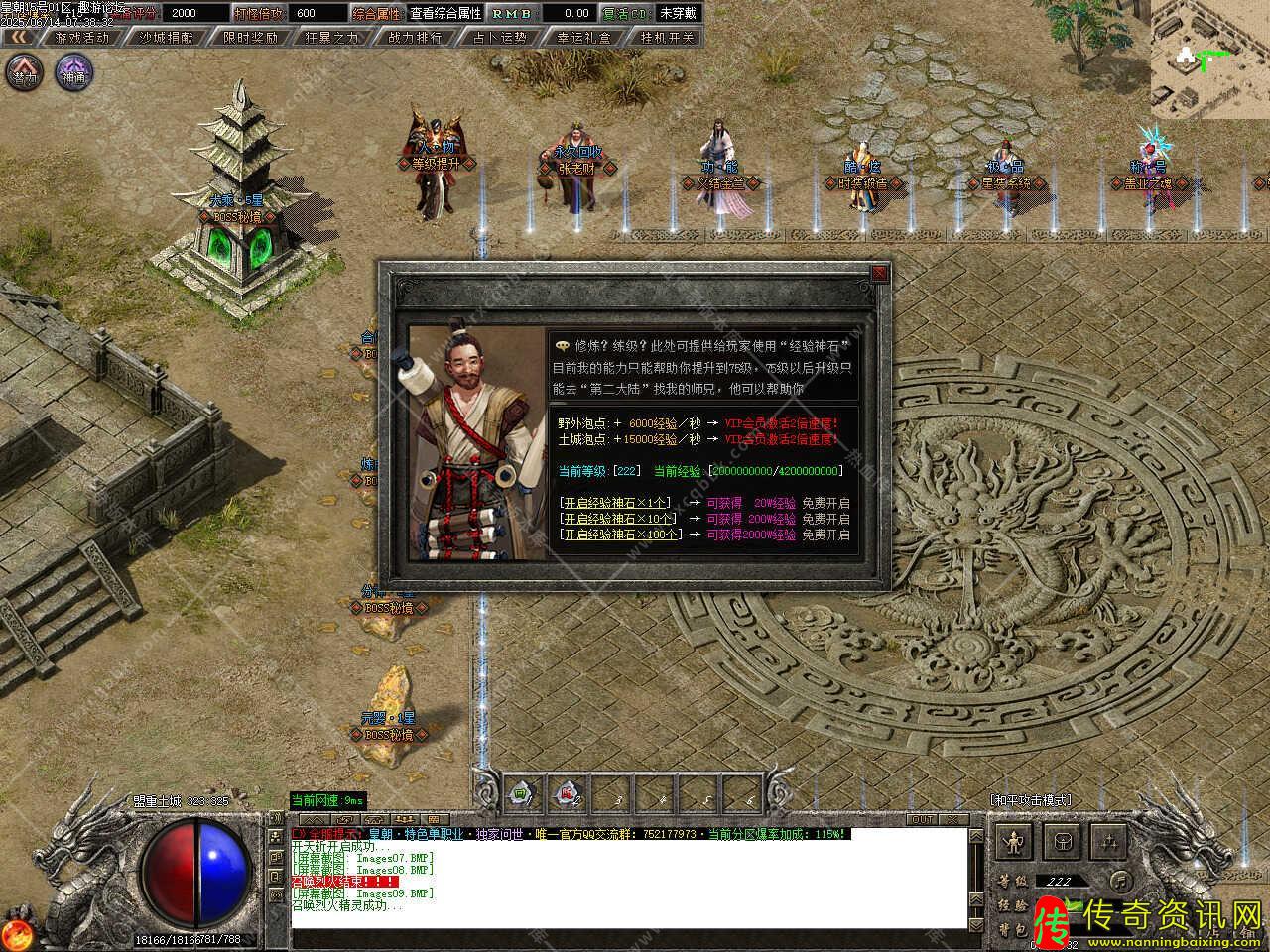
Task: Open the 幸运礼盒 gift box
Action: [583, 37]
